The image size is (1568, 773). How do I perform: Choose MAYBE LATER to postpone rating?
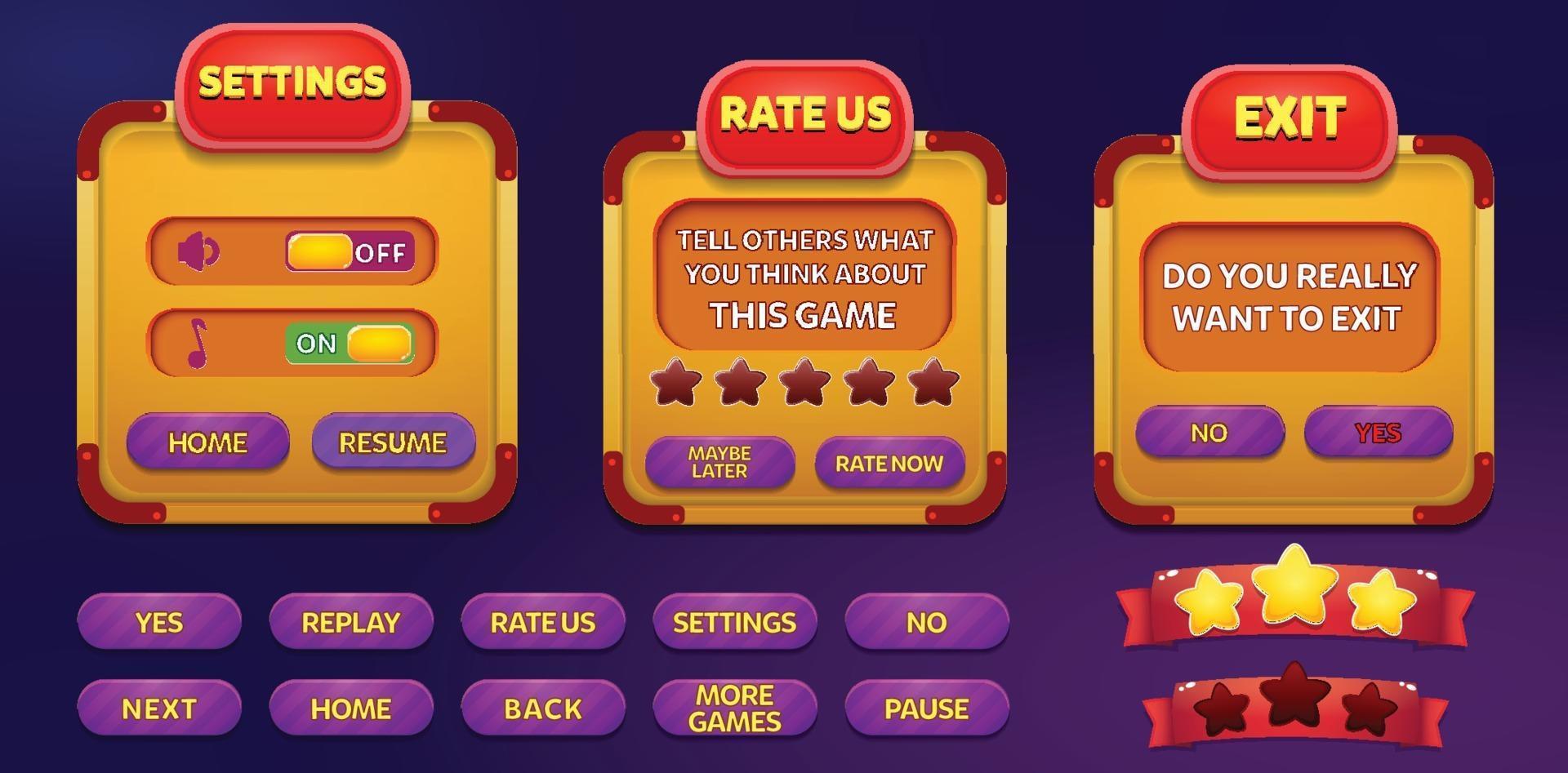pyautogui.click(x=719, y=464)
